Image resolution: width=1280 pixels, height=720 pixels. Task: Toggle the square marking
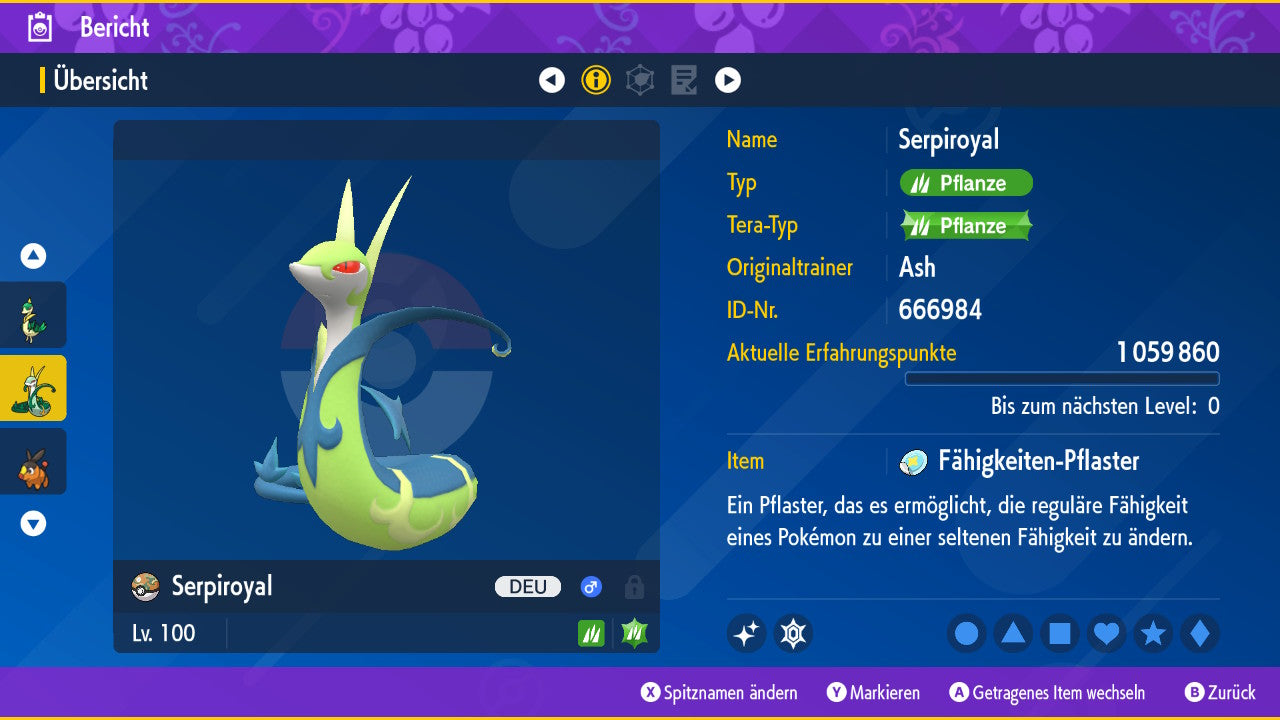1060,634
